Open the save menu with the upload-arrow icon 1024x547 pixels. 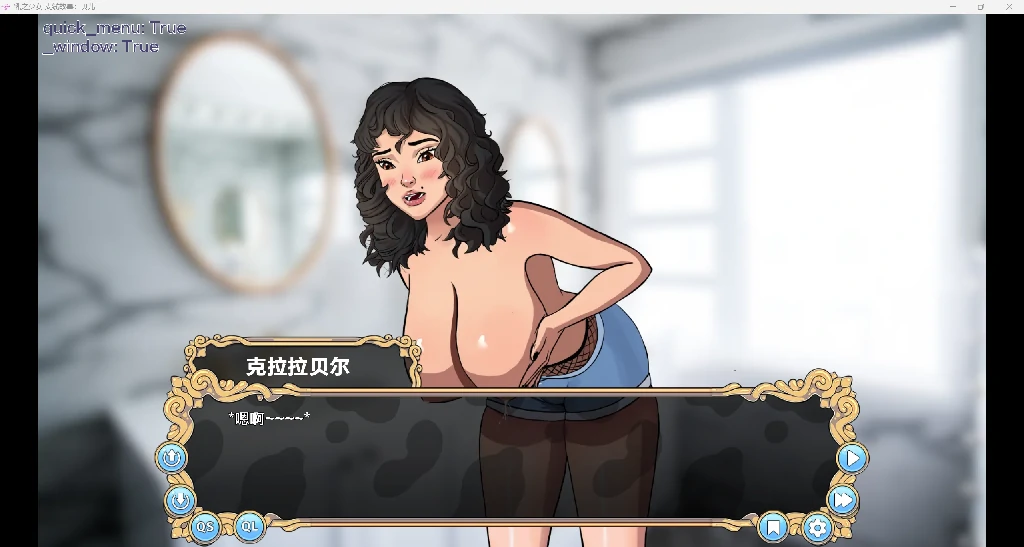[x=171, y=458]
